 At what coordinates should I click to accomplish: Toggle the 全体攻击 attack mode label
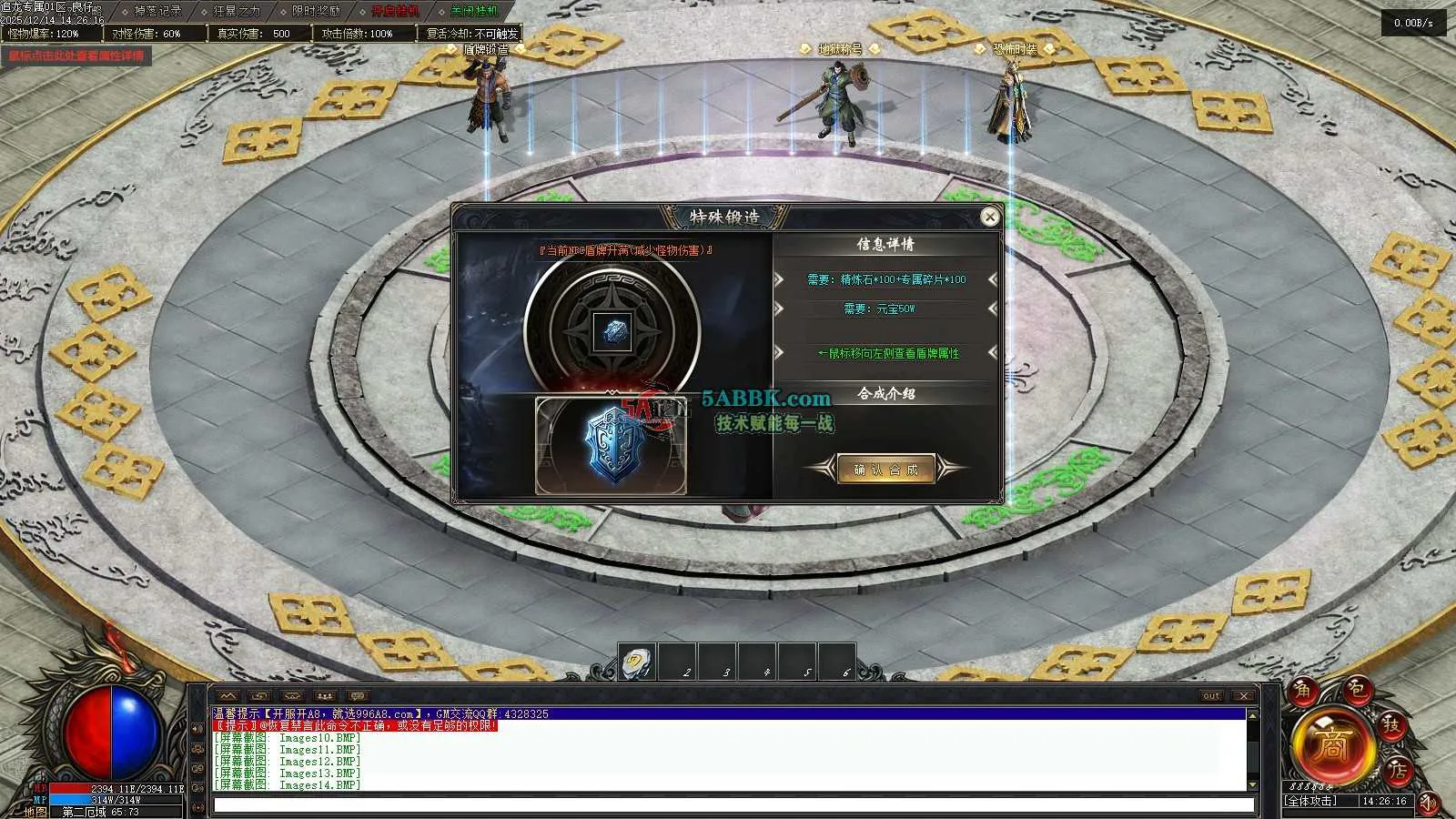coord(1310,801)
